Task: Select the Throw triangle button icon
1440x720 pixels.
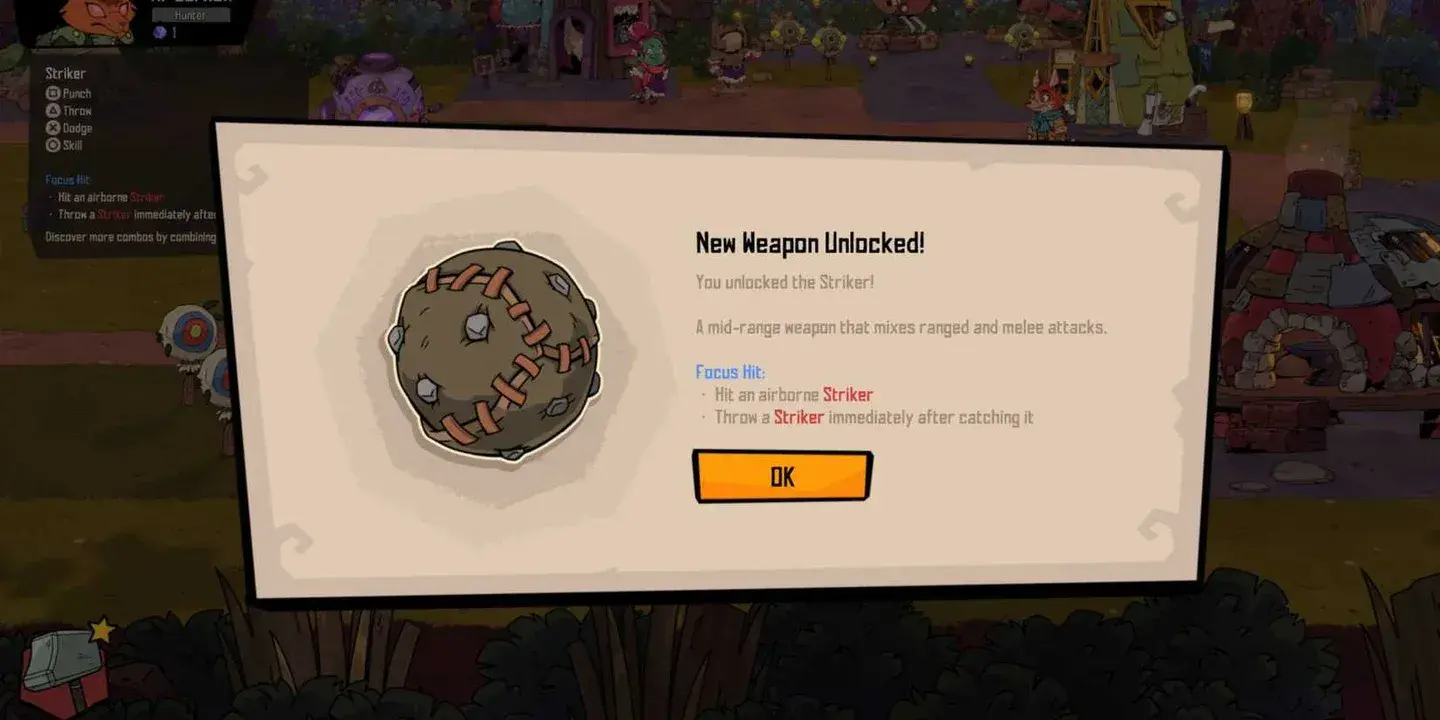Action: click(x=52, y=111)
